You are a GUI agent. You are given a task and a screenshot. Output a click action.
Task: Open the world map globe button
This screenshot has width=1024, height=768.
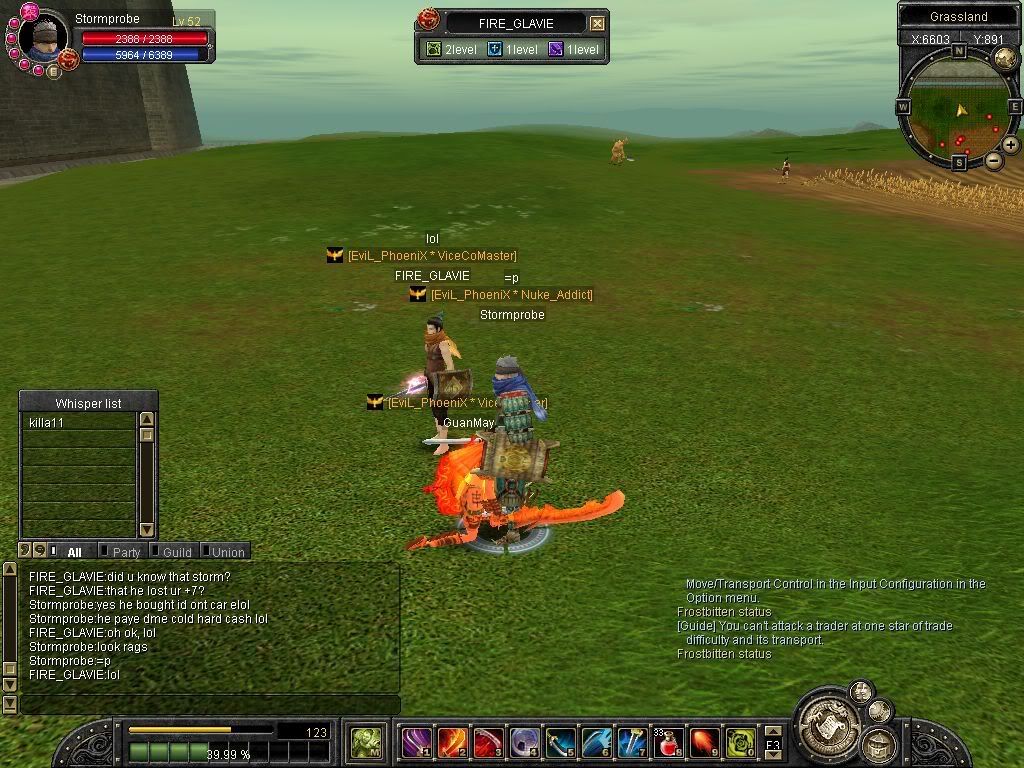[1004, 57]
